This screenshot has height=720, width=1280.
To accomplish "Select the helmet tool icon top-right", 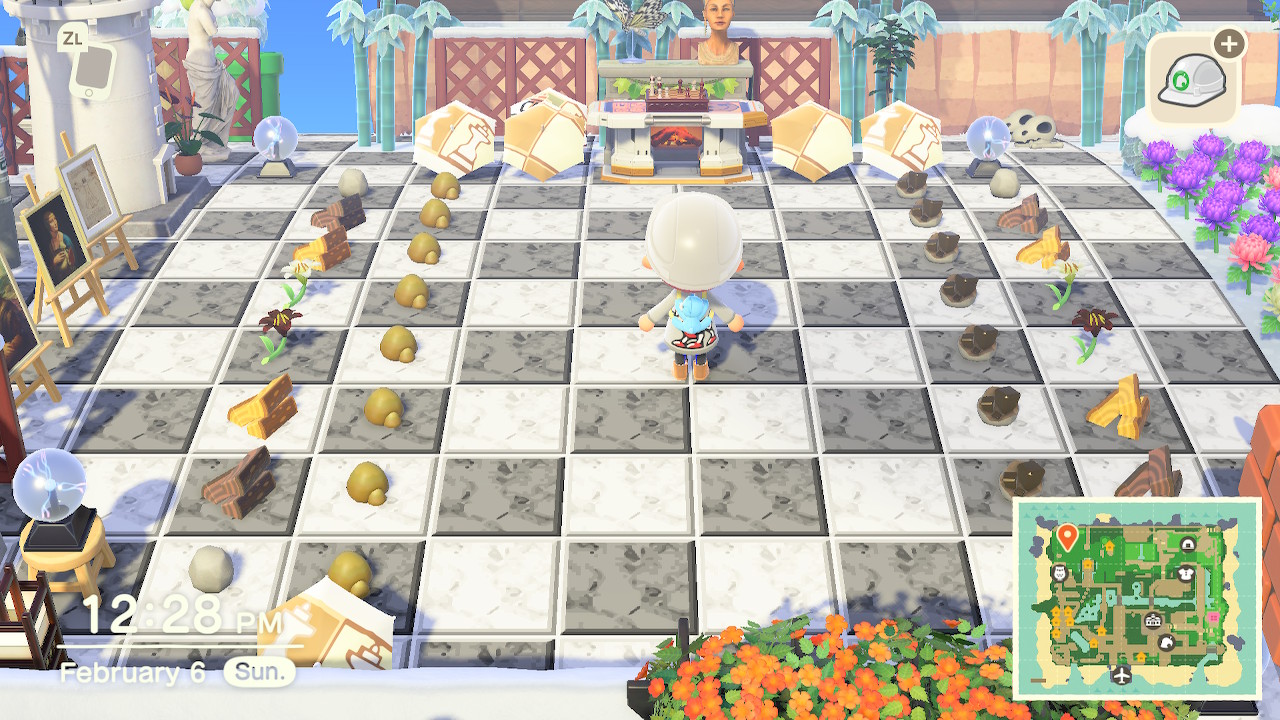I will click(1192, 78).
